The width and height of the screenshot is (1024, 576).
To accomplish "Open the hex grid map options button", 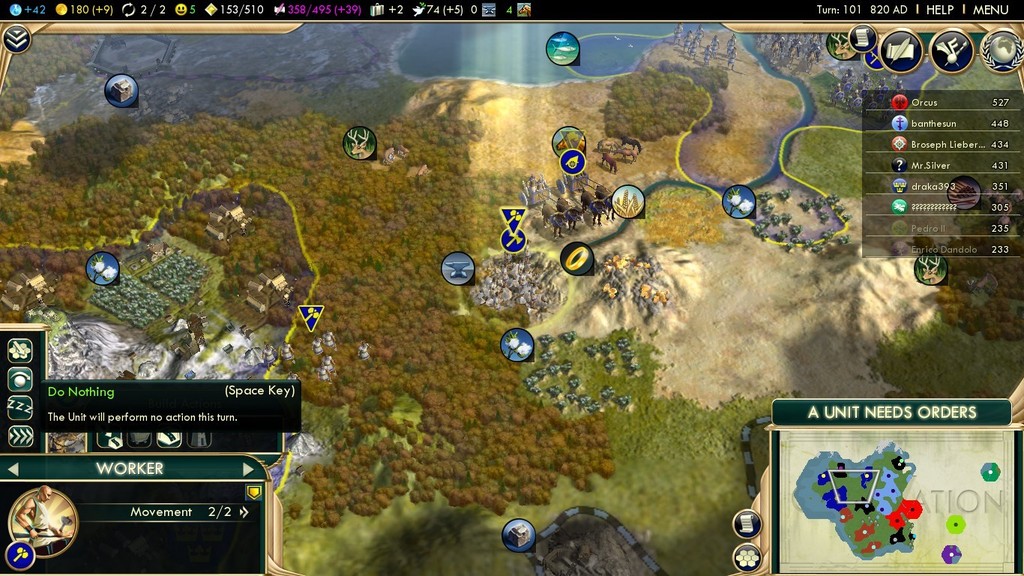I will tap(746, 557).
